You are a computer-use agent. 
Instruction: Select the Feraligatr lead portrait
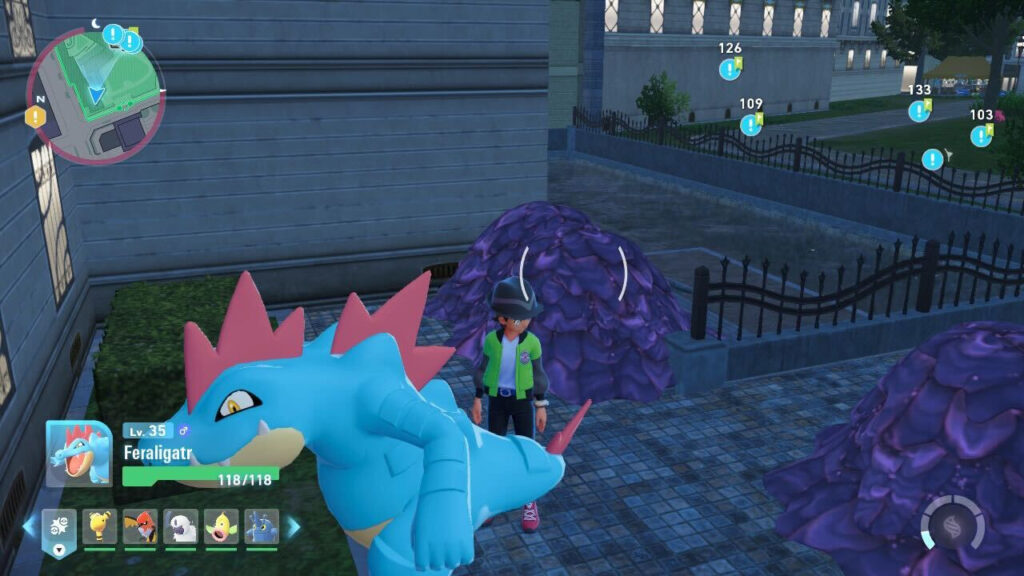(78, 453)
